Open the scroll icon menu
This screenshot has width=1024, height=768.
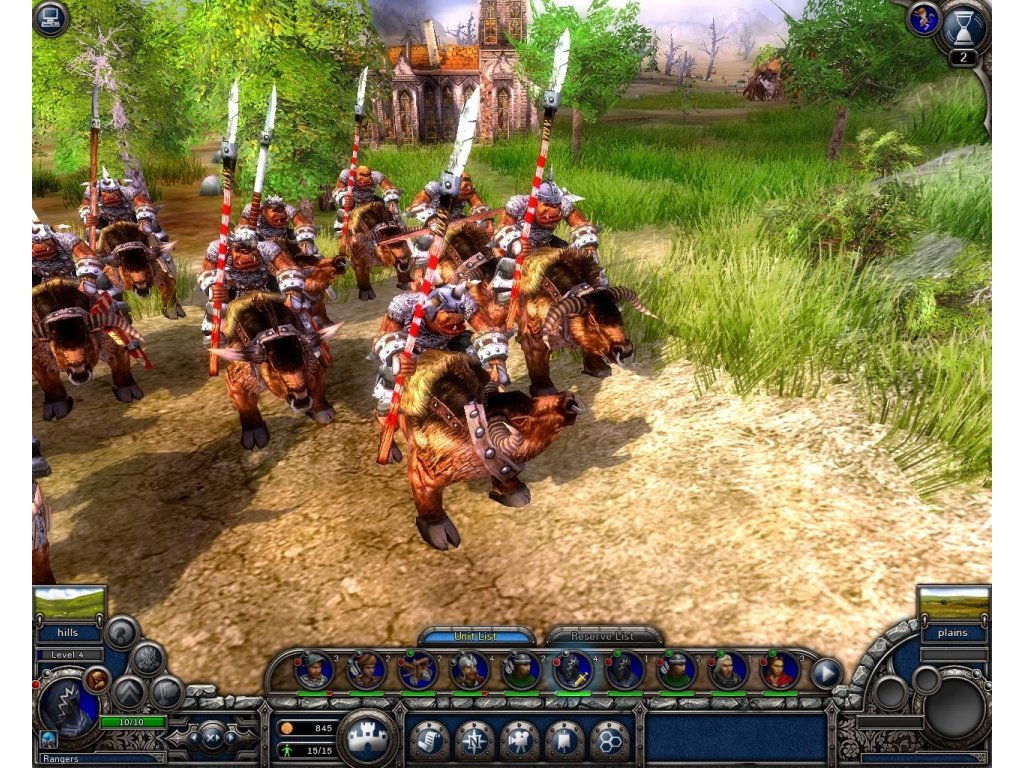(x=429, y=740)
